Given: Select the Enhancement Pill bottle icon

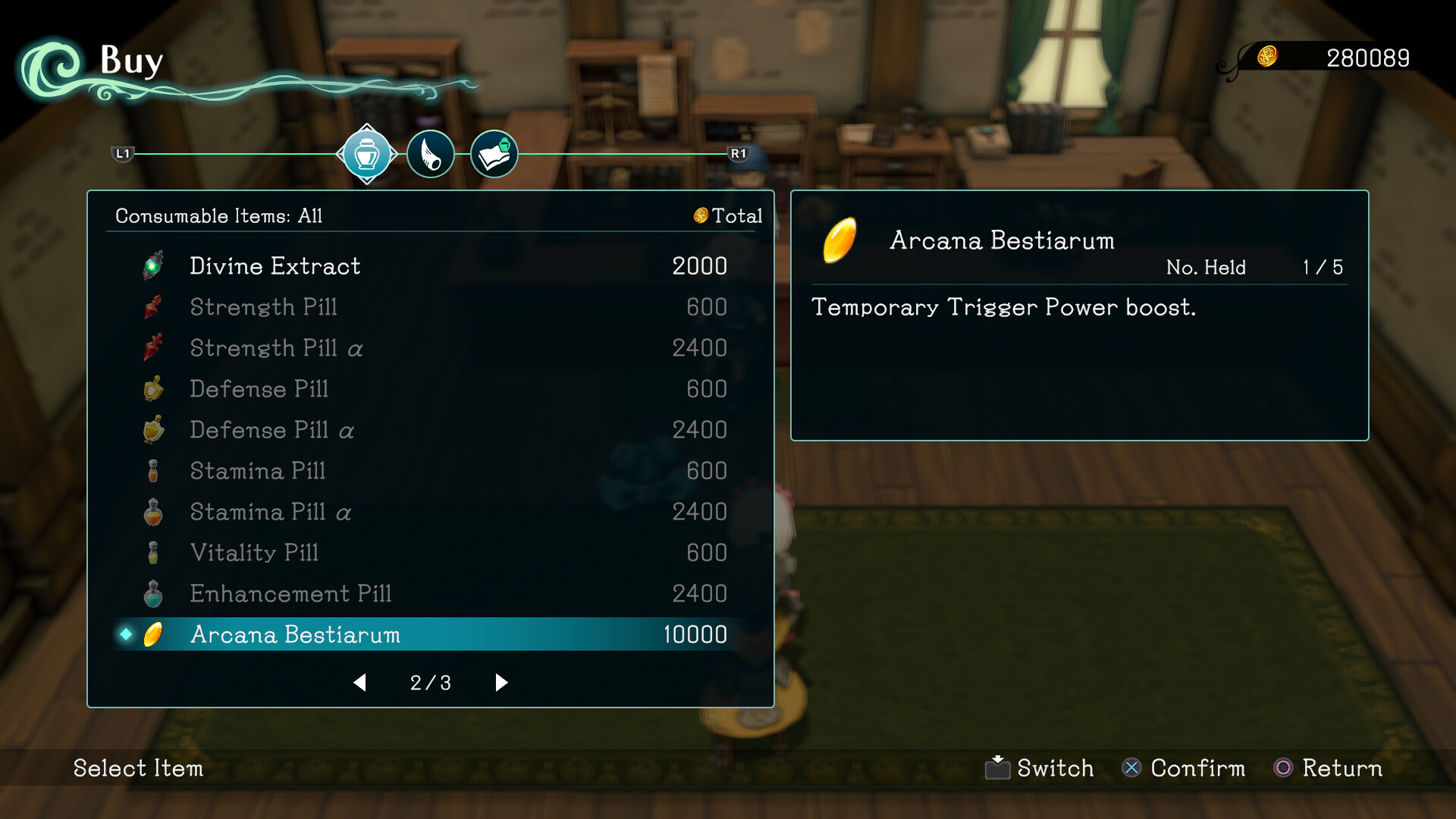Looking at the screenshot, I should [153, 594].
